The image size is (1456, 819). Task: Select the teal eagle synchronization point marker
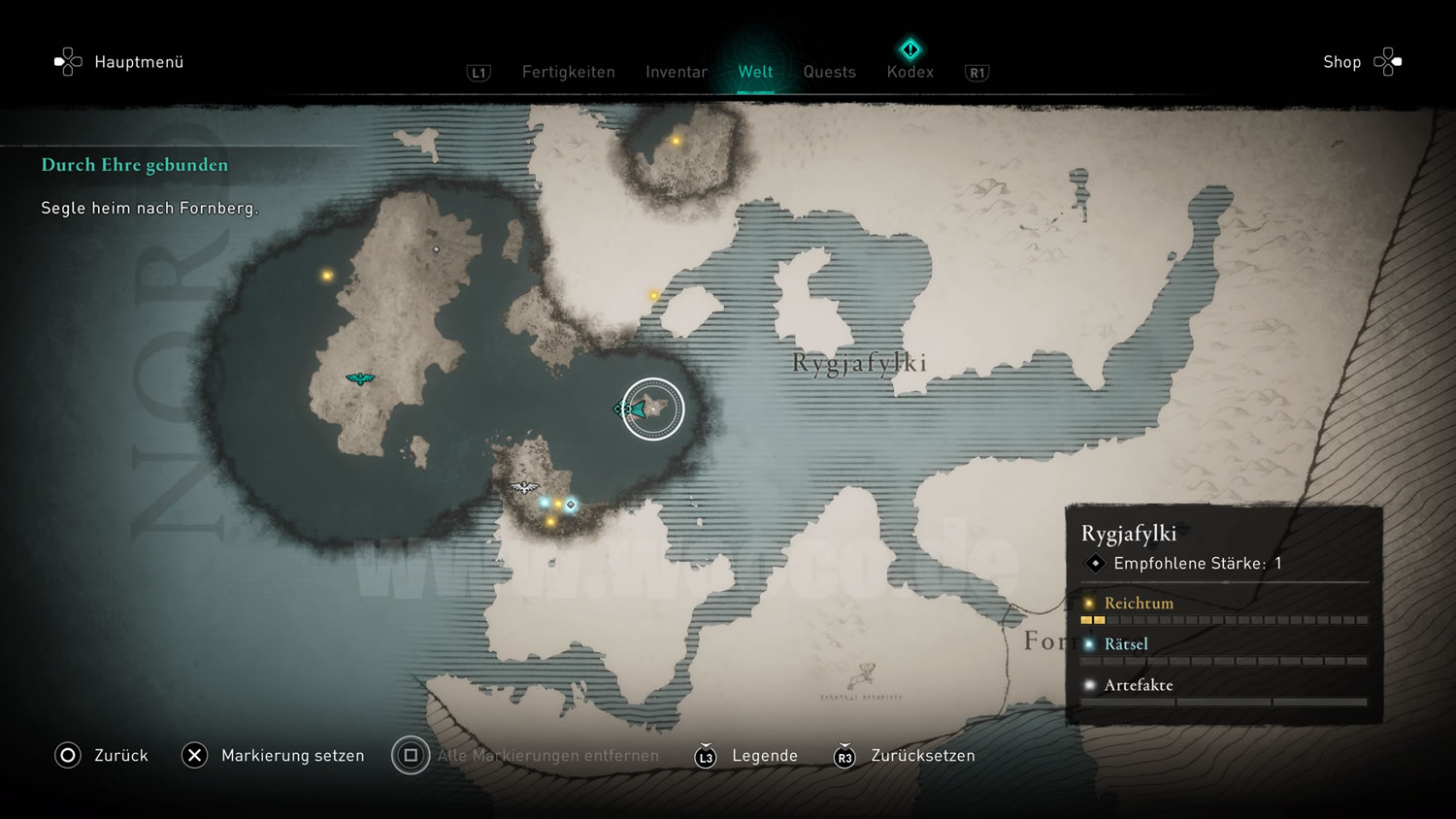click(360, 378)
